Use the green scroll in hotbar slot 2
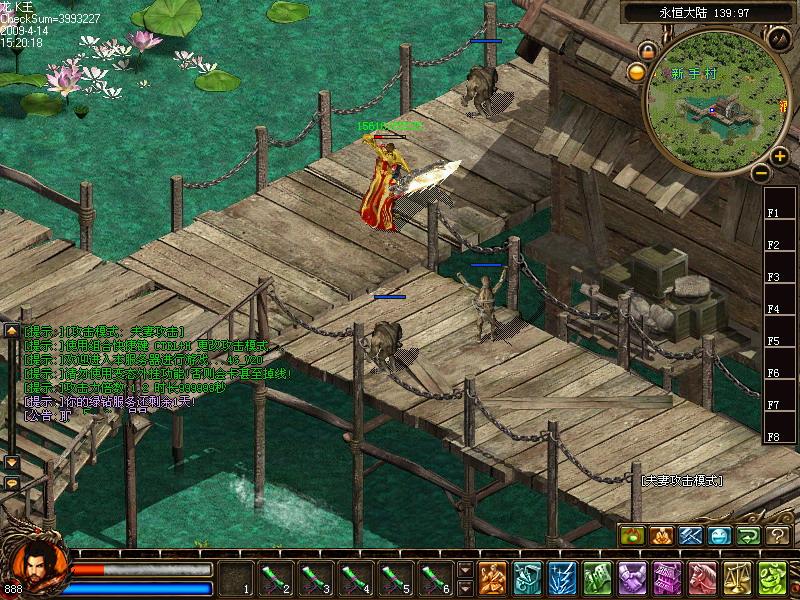The image size is (800, 600). [x=275, y=578]
